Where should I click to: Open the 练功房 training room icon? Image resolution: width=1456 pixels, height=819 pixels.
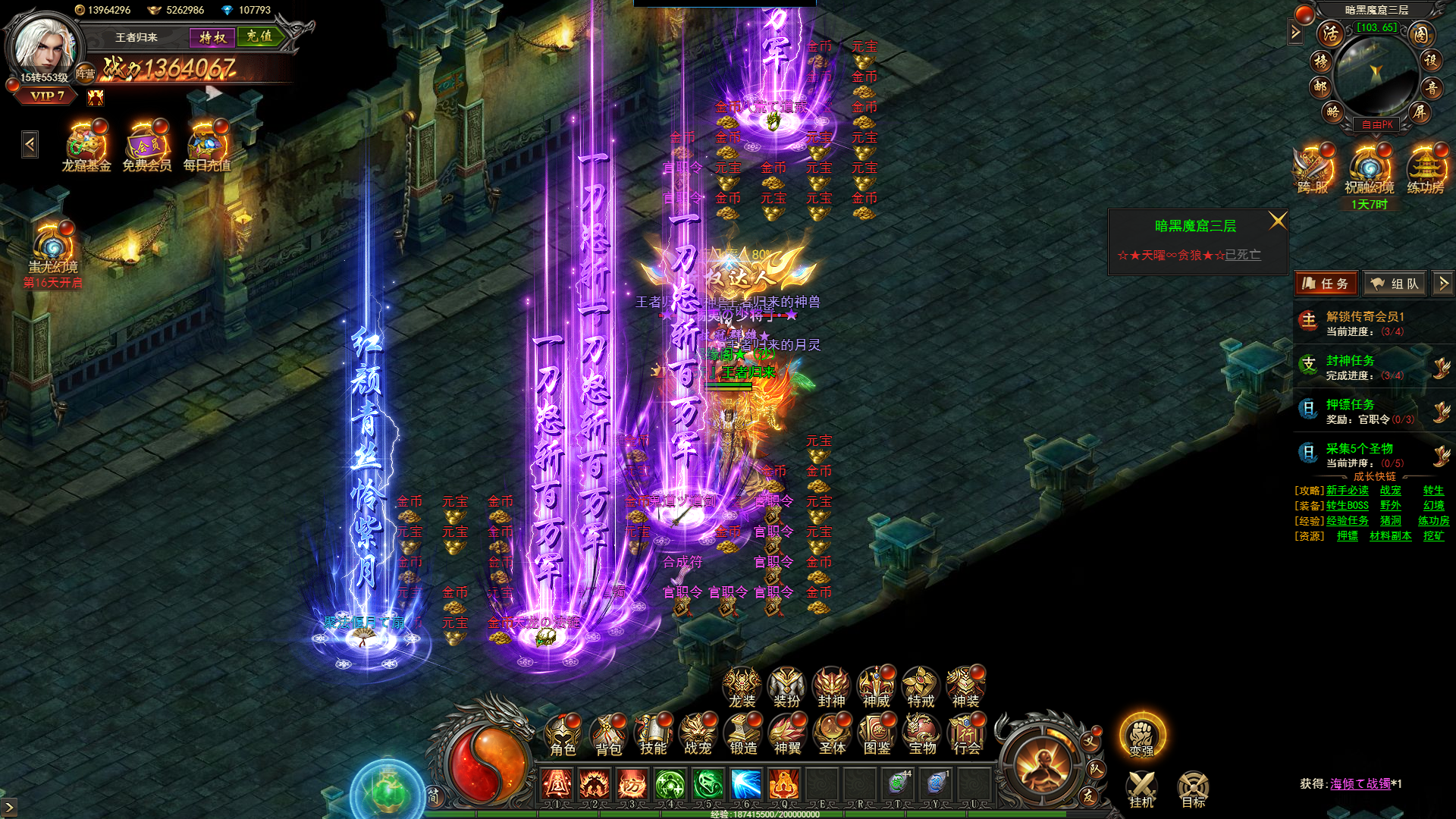(1426, 170)
